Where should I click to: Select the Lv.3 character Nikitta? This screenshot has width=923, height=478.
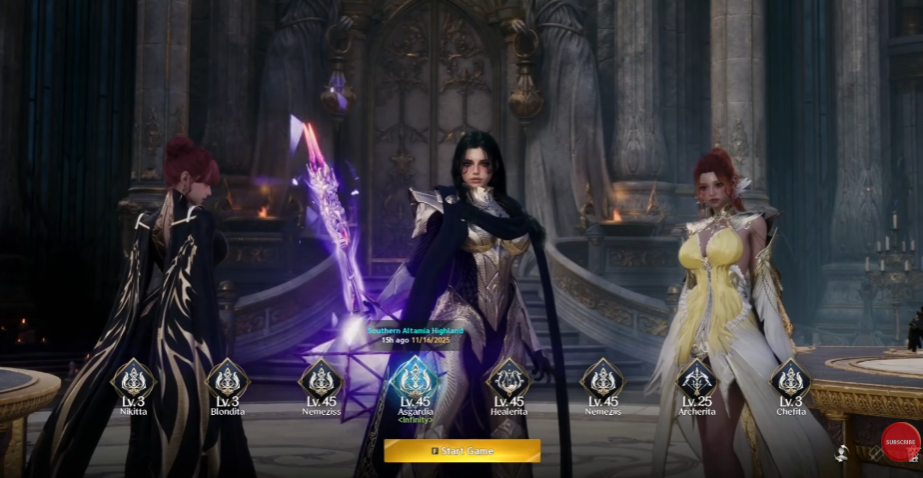pyautogui.click(x=133, y=379)
